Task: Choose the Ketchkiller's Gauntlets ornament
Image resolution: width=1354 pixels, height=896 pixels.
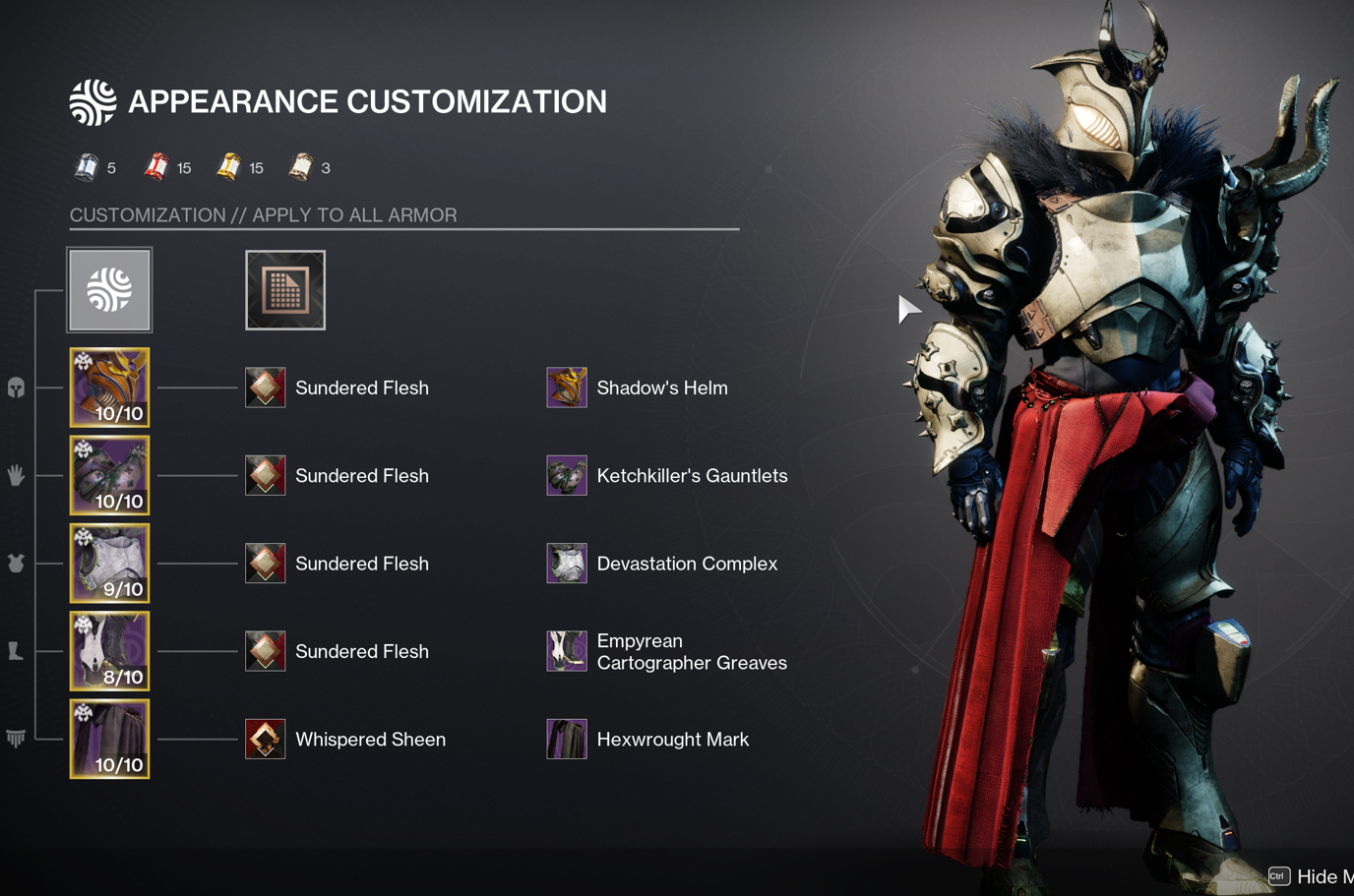Action: (x=567, y=475)
